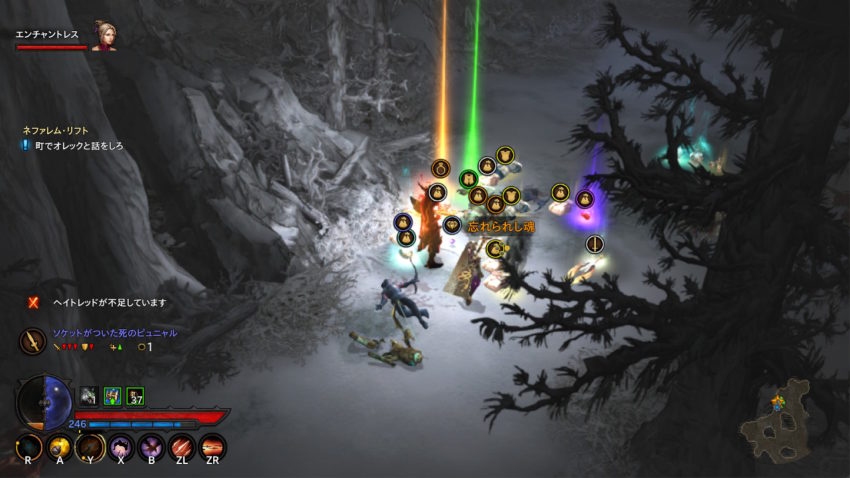The height and width of the screenshot is (478, 850).
Task: Select the sword loot marker
Action: [595, 244]
